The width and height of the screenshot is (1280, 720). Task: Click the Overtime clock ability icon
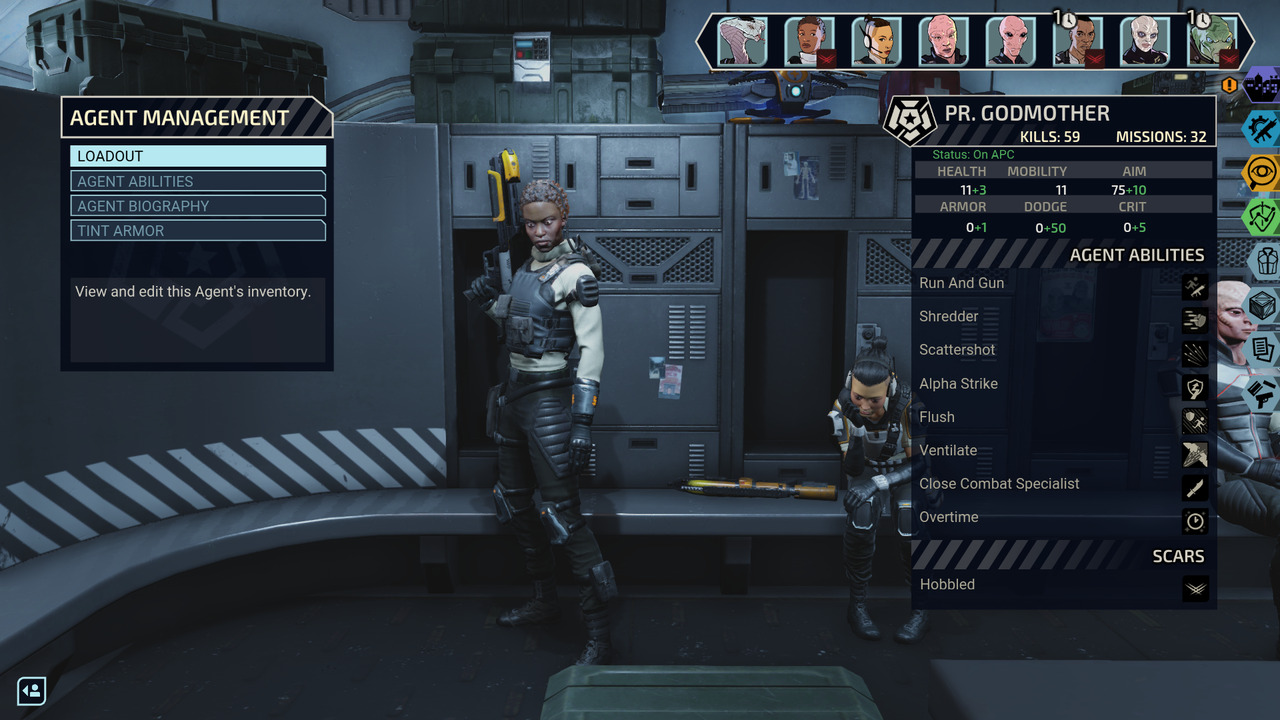1195,521
